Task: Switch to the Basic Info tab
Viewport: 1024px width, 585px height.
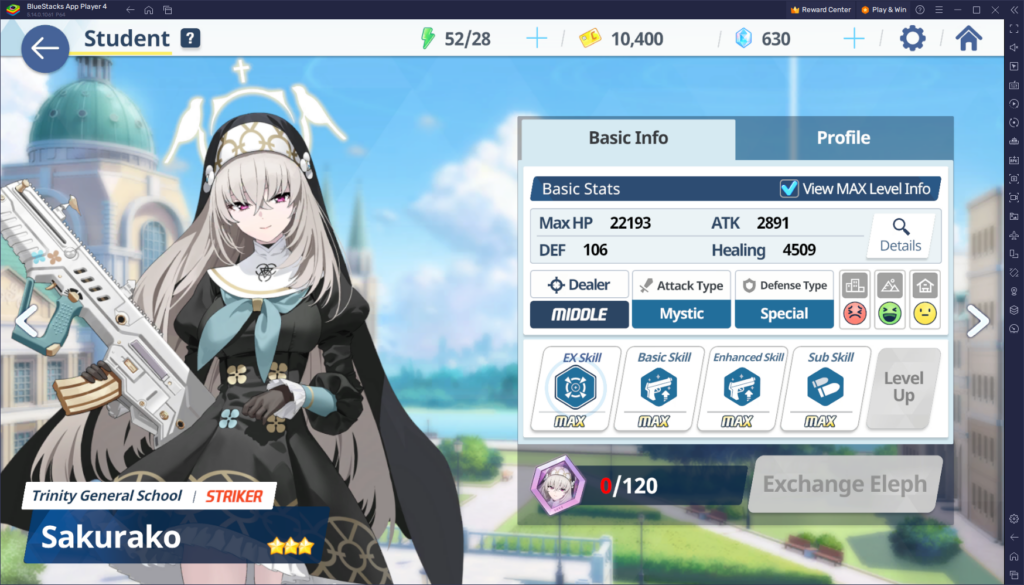Action: (628, 138)
